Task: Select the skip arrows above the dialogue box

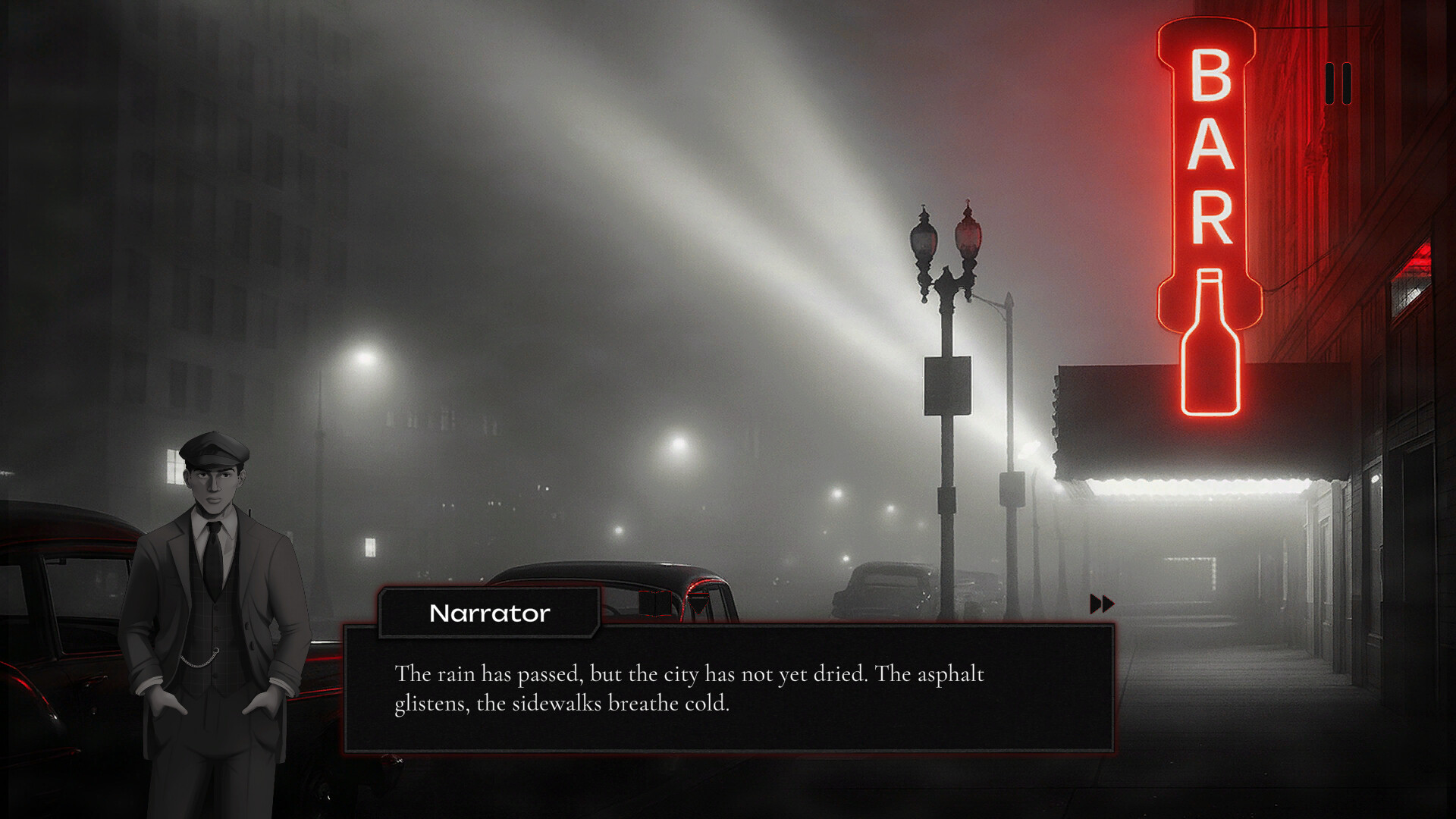Action: pos(1101,604)
